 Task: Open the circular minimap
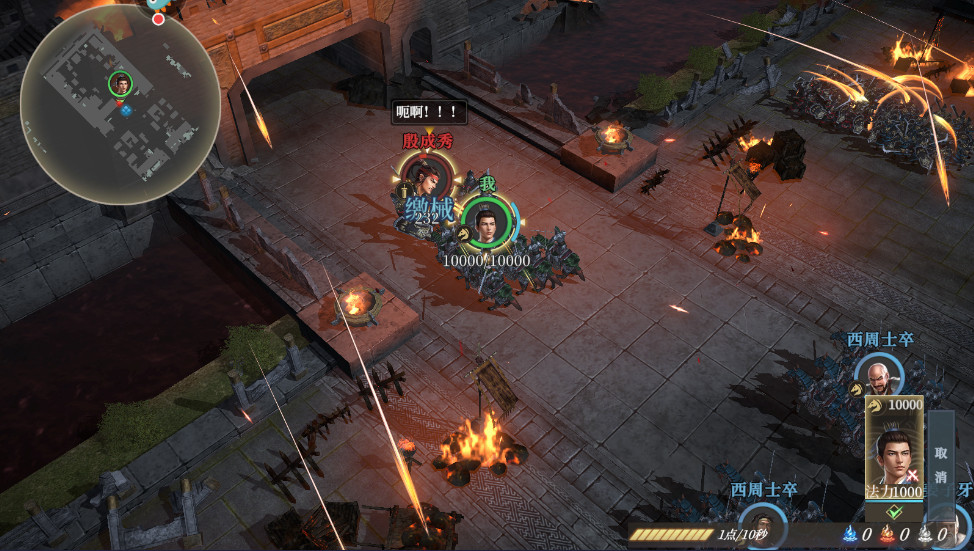[x=120, y=105]
